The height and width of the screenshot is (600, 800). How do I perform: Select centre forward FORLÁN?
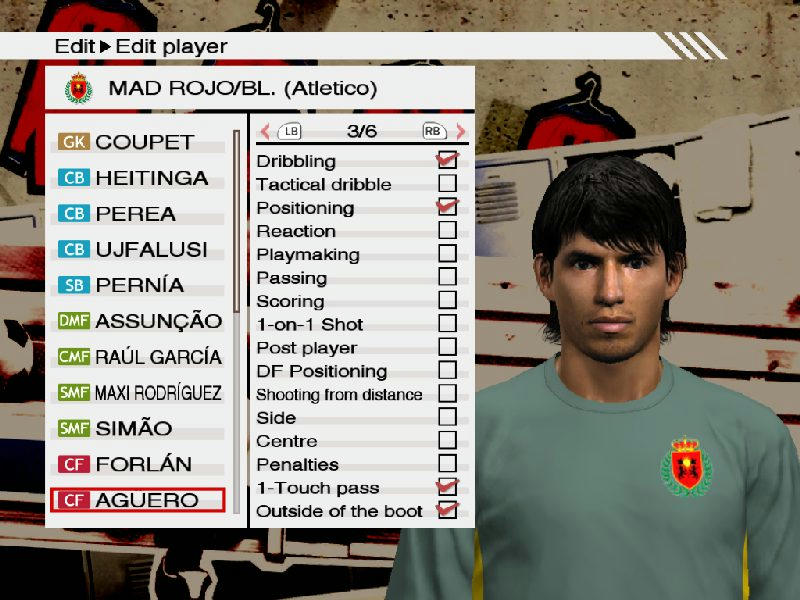click(138, 464)
